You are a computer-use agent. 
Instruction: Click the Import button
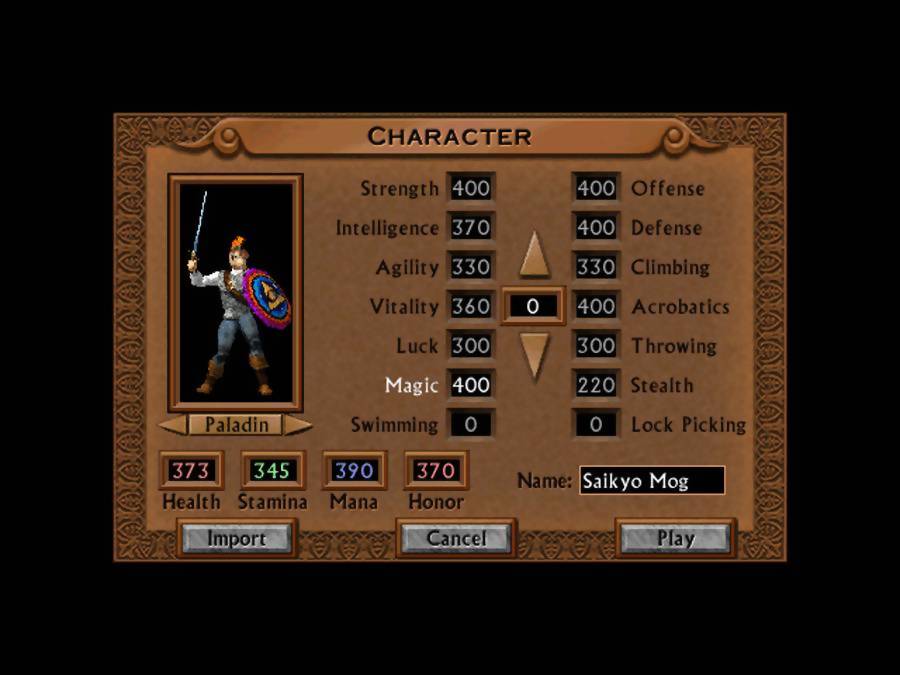click(x=236, y=538)
